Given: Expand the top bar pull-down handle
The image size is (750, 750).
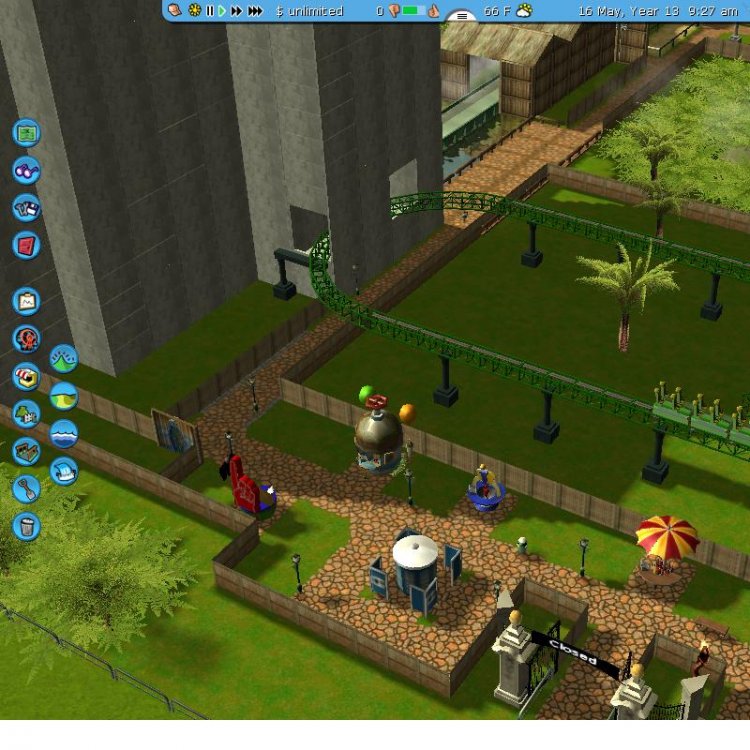Looking at the screenshot, I should pos(460,15).
